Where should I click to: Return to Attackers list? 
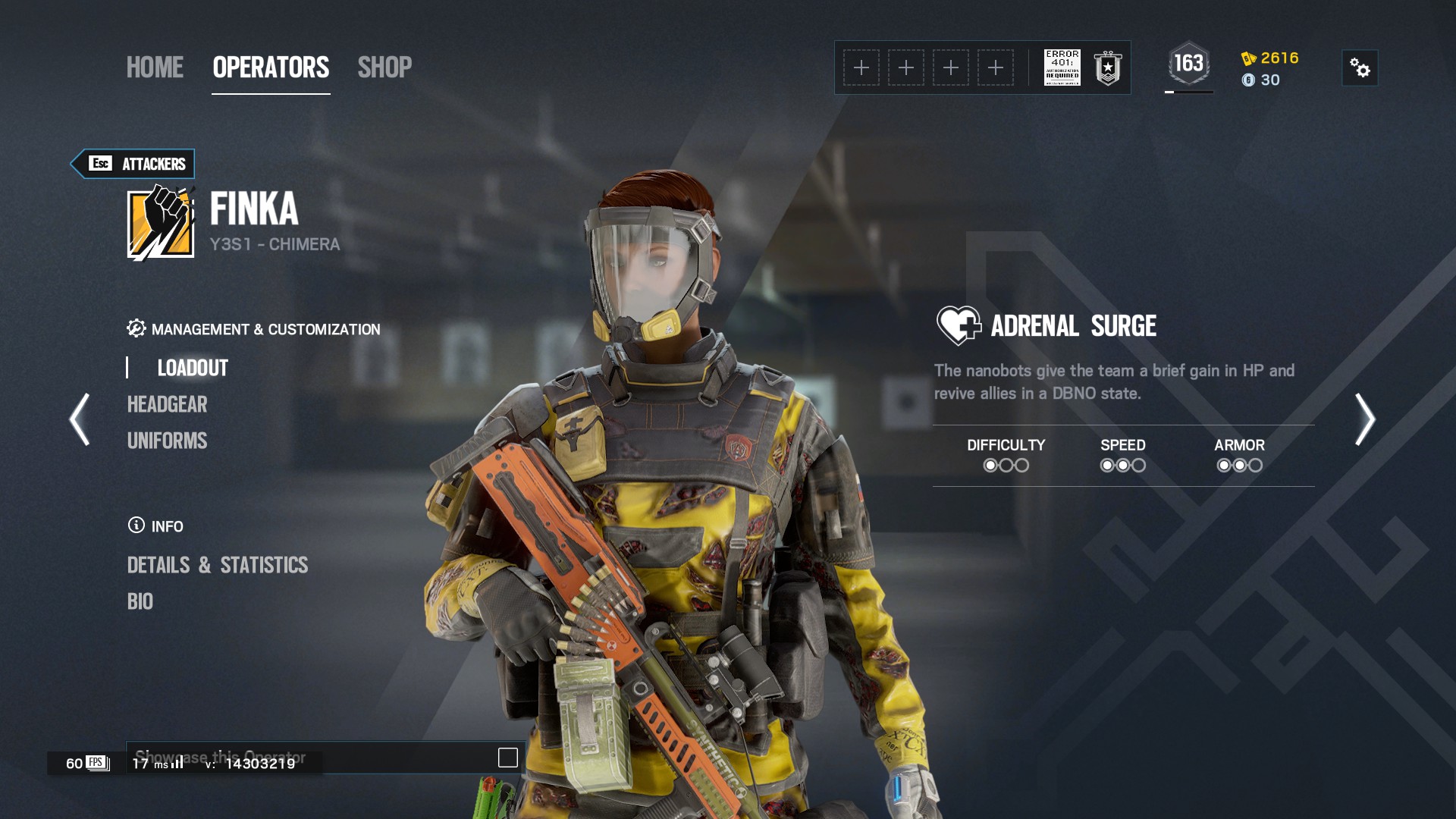tap(133, 164)
